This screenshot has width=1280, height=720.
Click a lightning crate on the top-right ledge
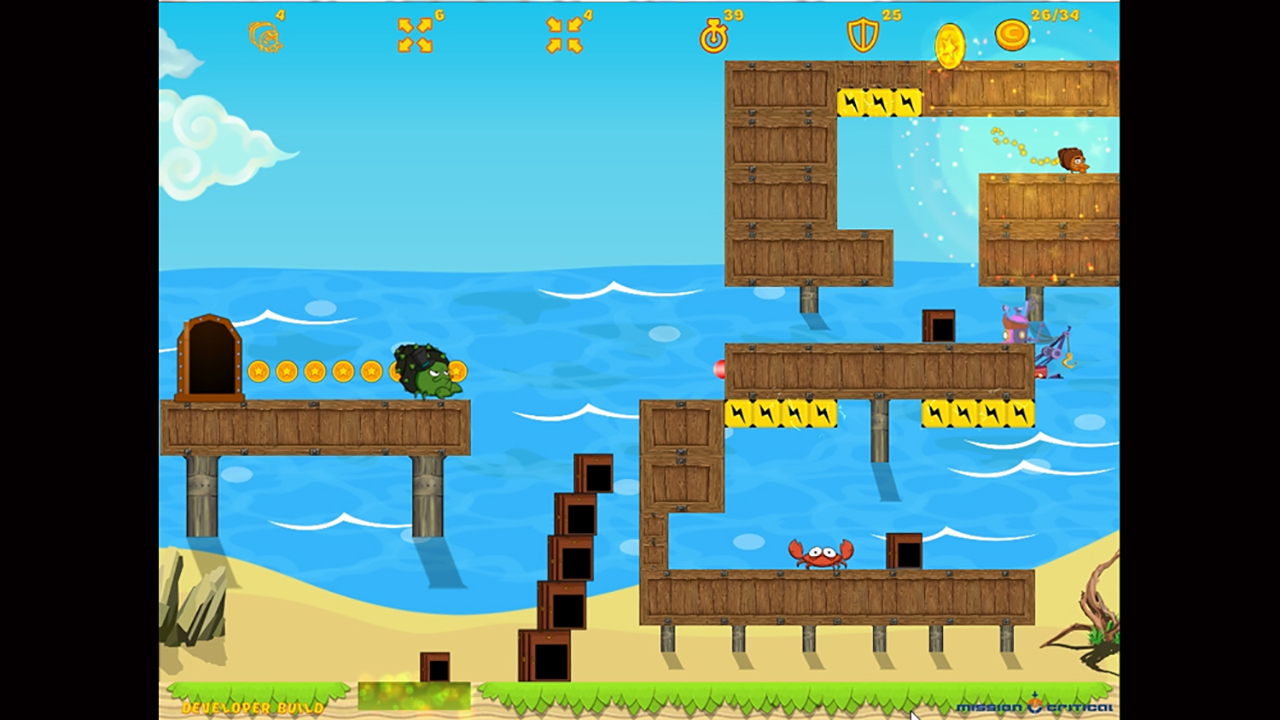click(878, 103)
